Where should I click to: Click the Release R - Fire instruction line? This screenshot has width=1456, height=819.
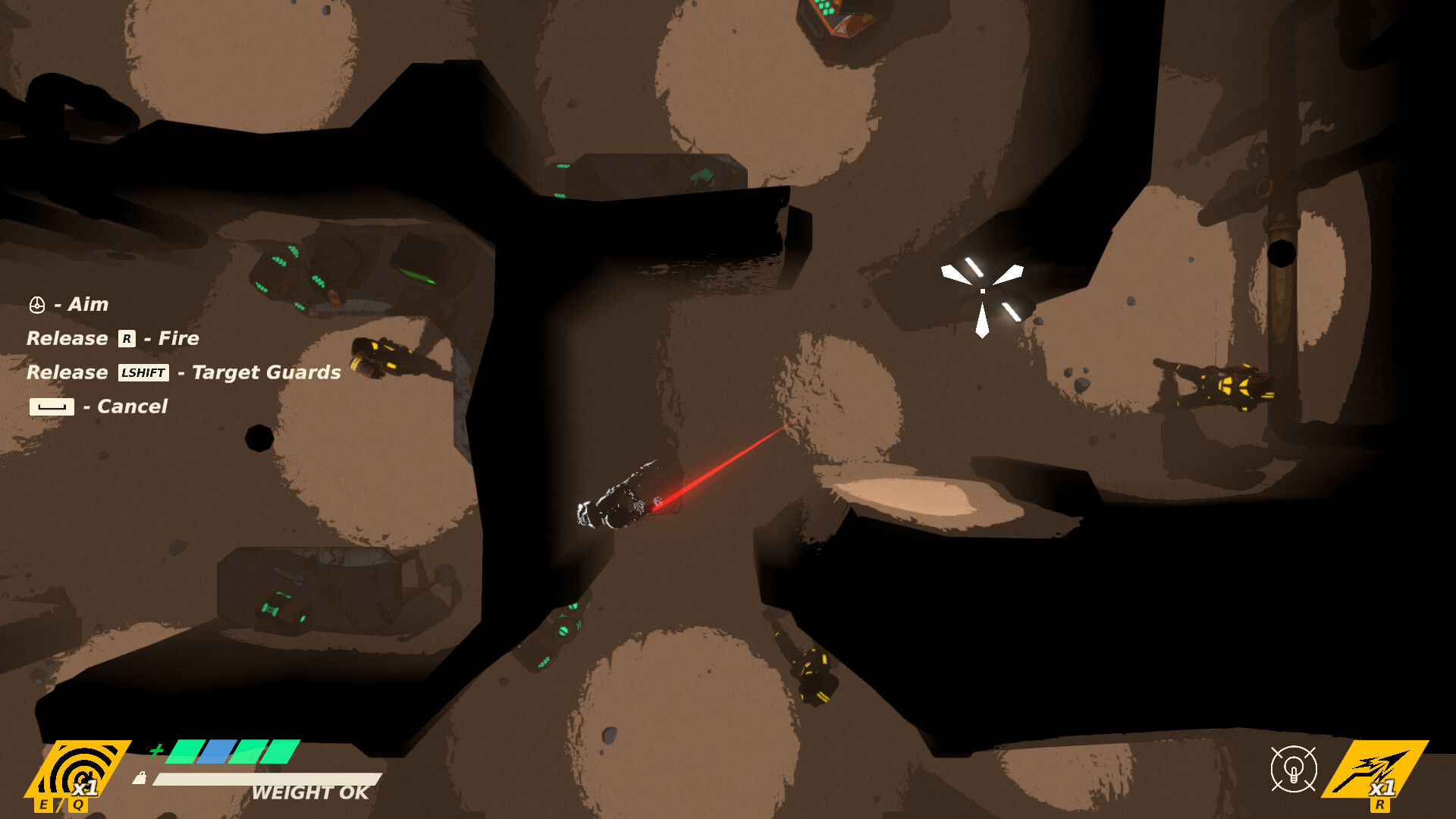tap(114, 338)
